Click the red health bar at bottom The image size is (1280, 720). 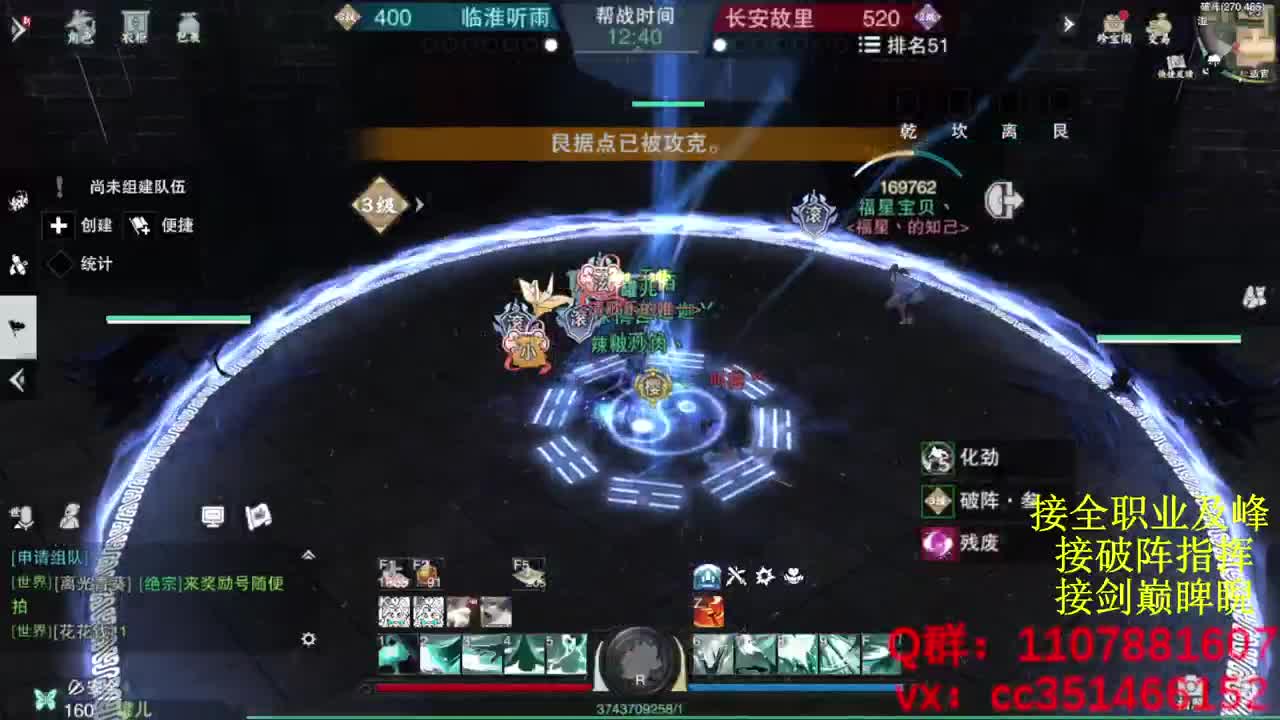click(480, 688)
